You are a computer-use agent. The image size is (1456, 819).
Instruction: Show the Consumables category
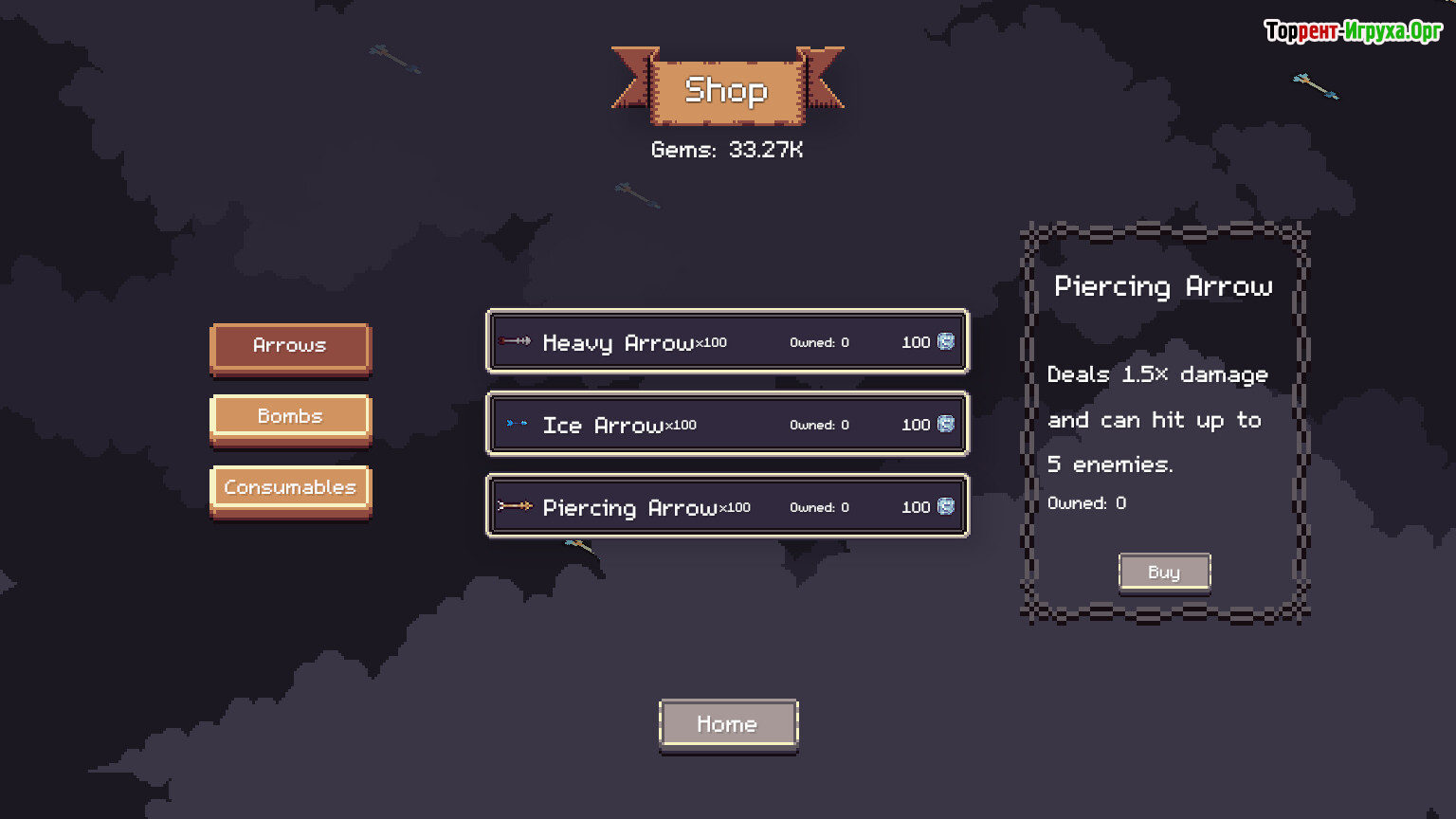(290, 489)
